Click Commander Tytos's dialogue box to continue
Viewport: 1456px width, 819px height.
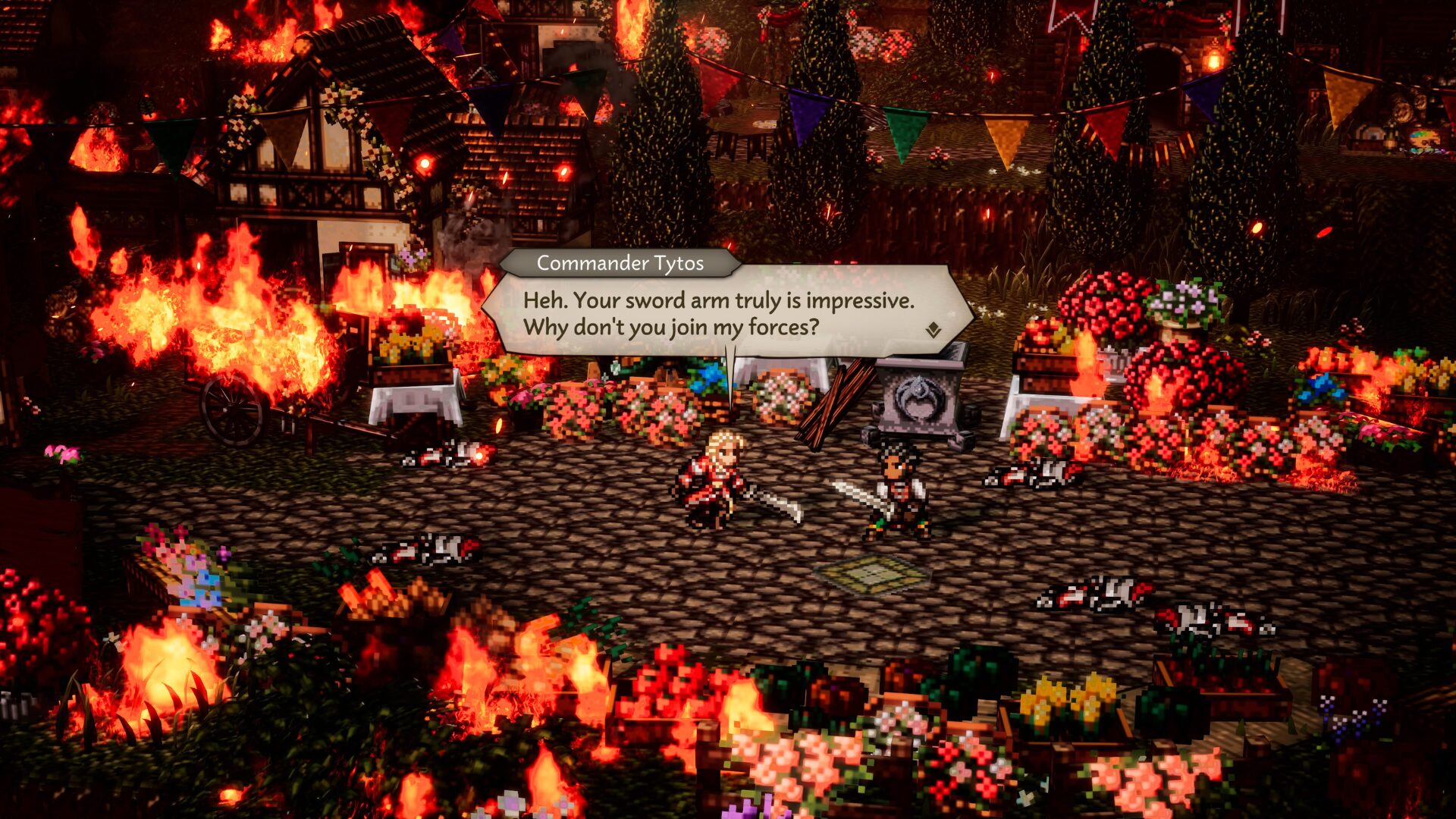click(x=718, y=313)
